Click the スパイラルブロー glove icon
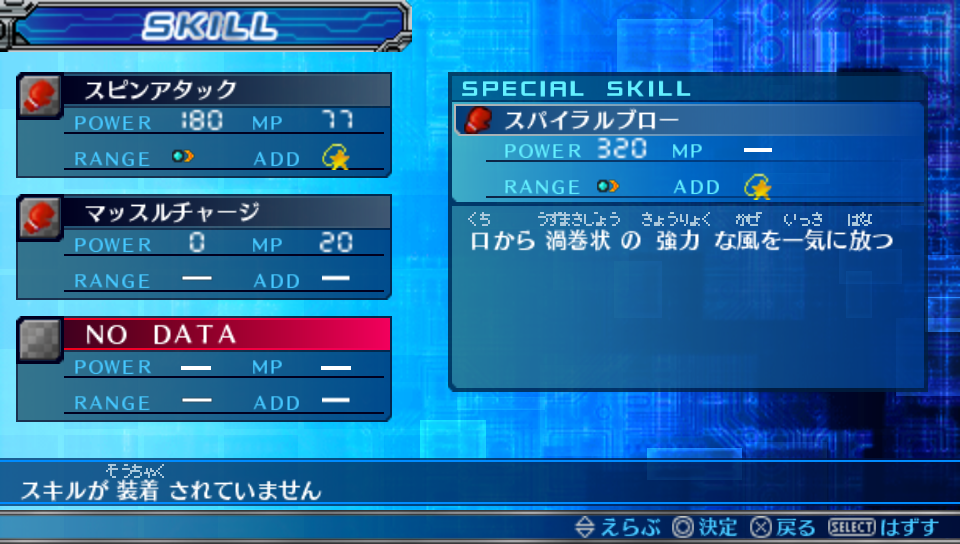960x544 pixels. tap(478, 121)
